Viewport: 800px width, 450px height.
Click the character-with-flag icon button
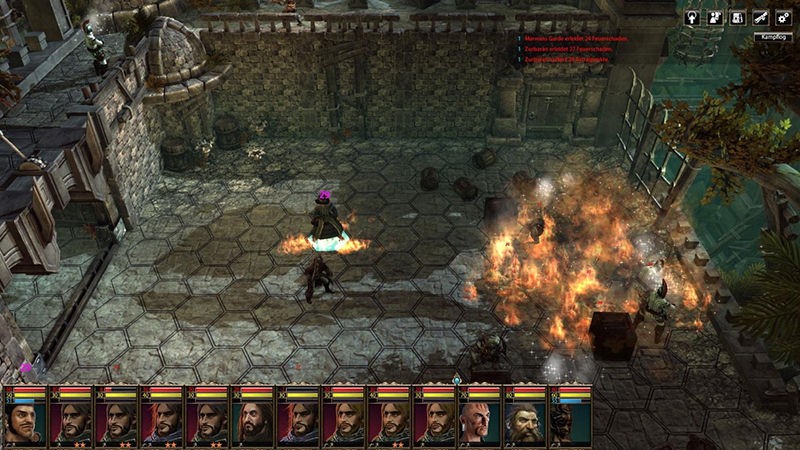[x=716, y=18]
